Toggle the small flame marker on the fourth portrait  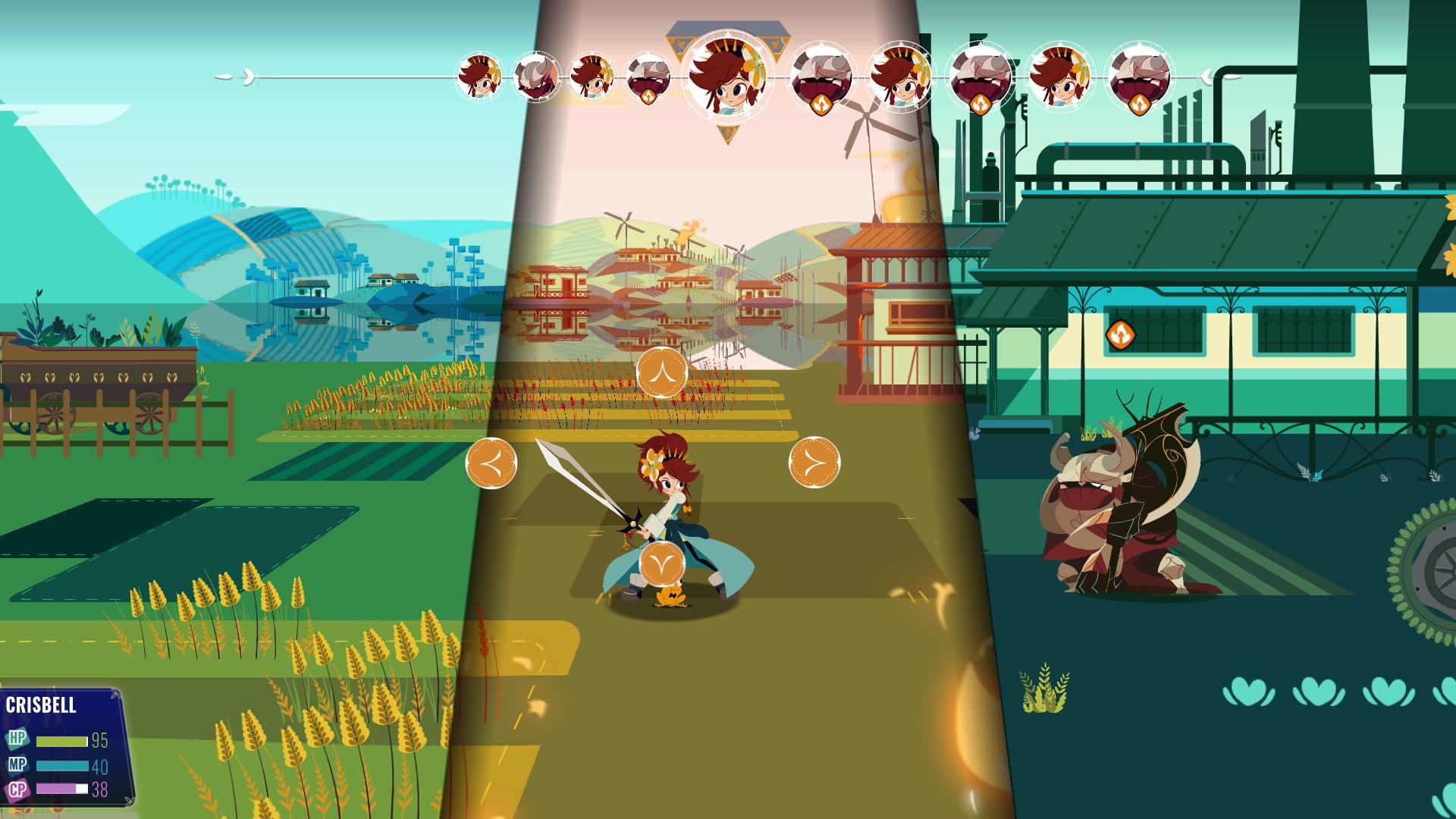pos(648,97)
